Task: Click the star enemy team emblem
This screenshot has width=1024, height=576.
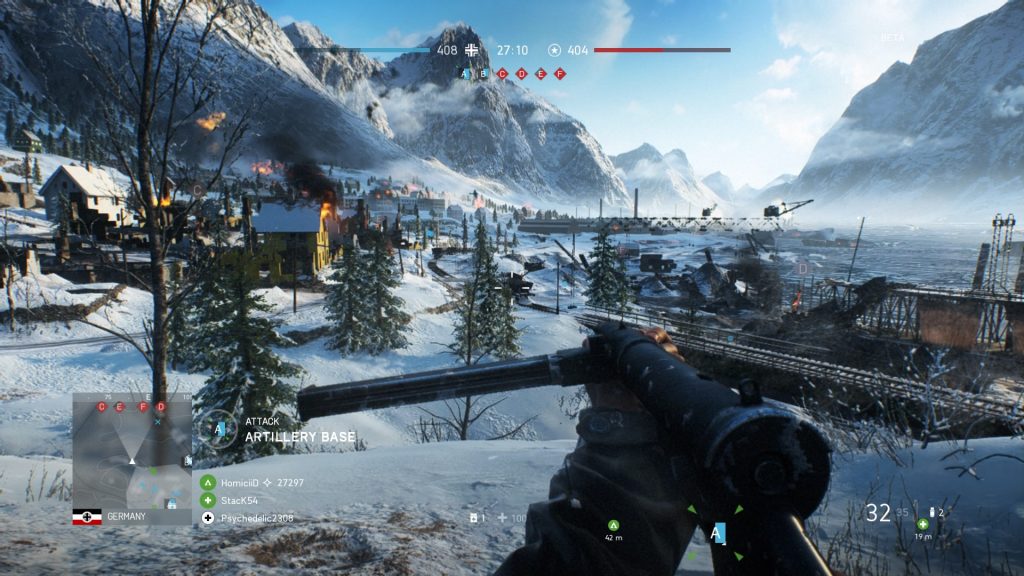Action: coord(554,49)
